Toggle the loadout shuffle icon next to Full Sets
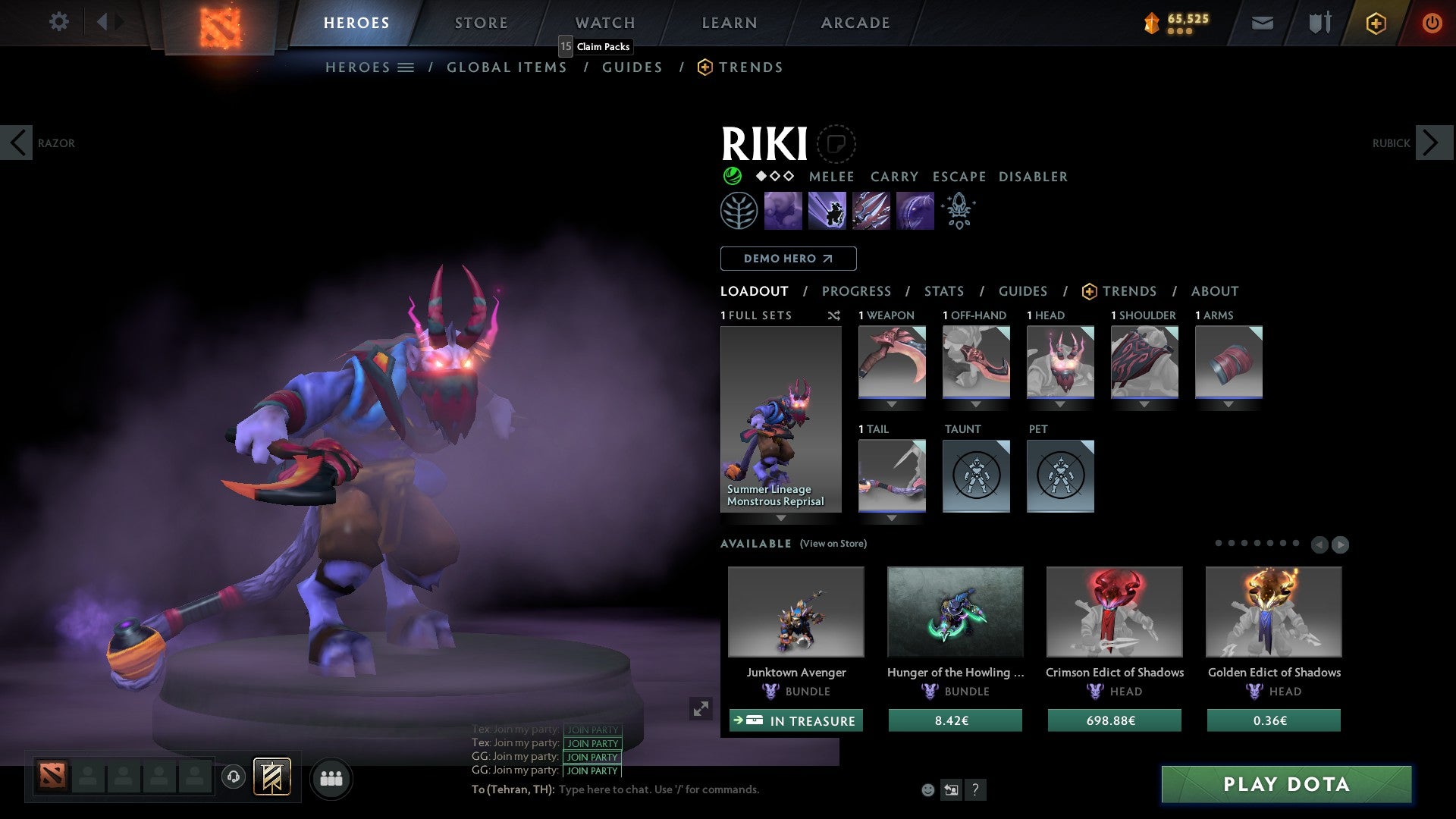Image resolution: width=1456 pixels, height=819 pixels. [834, 315]
